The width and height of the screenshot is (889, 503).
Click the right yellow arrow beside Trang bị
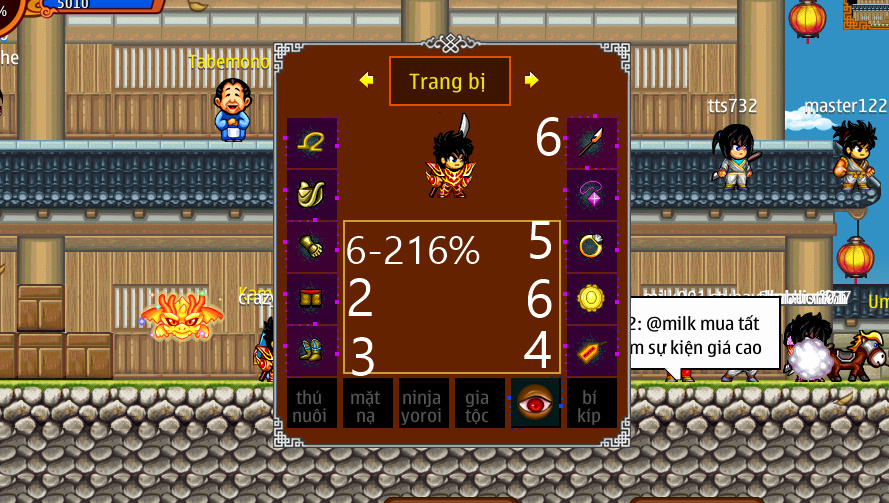(531, 80)
